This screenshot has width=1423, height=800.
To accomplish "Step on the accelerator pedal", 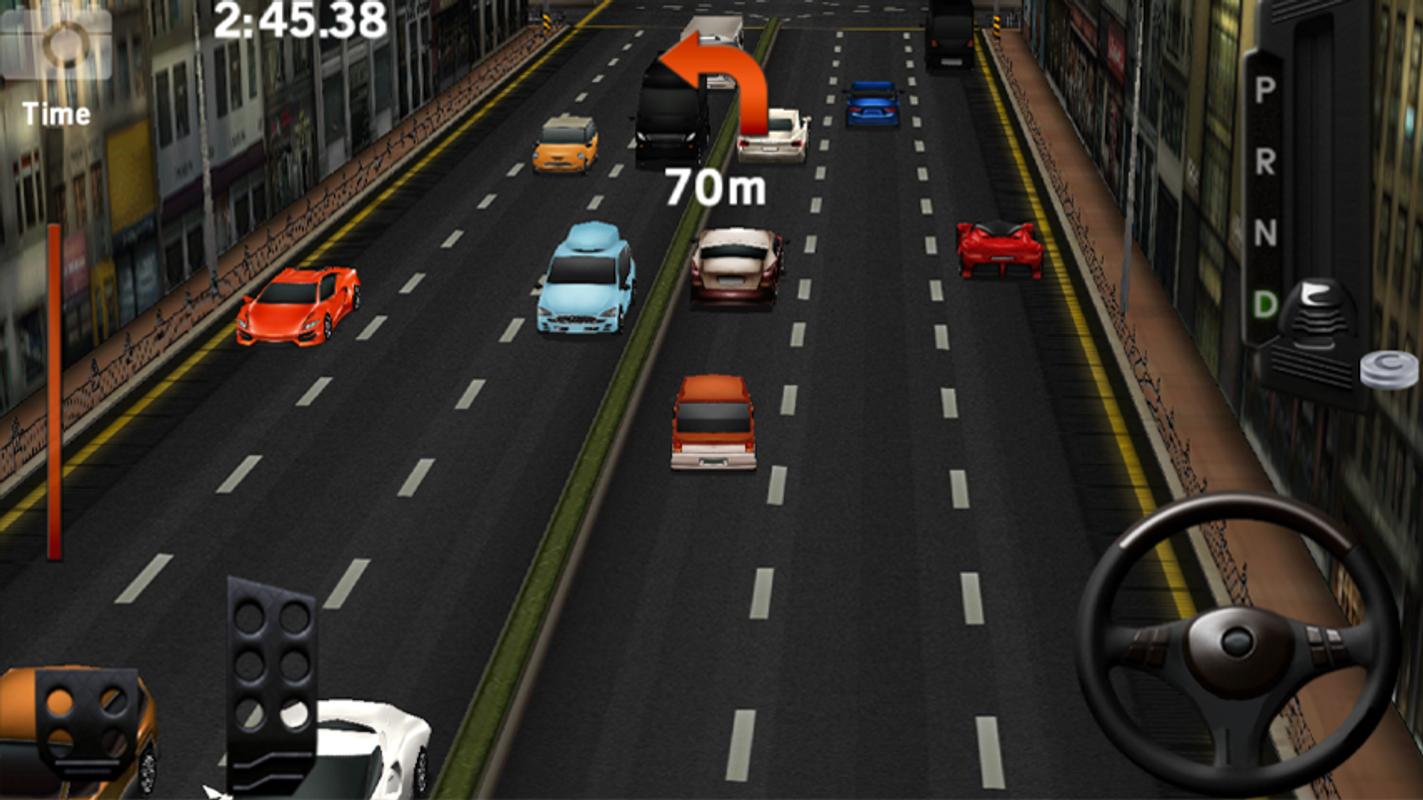I will [271, 680].
